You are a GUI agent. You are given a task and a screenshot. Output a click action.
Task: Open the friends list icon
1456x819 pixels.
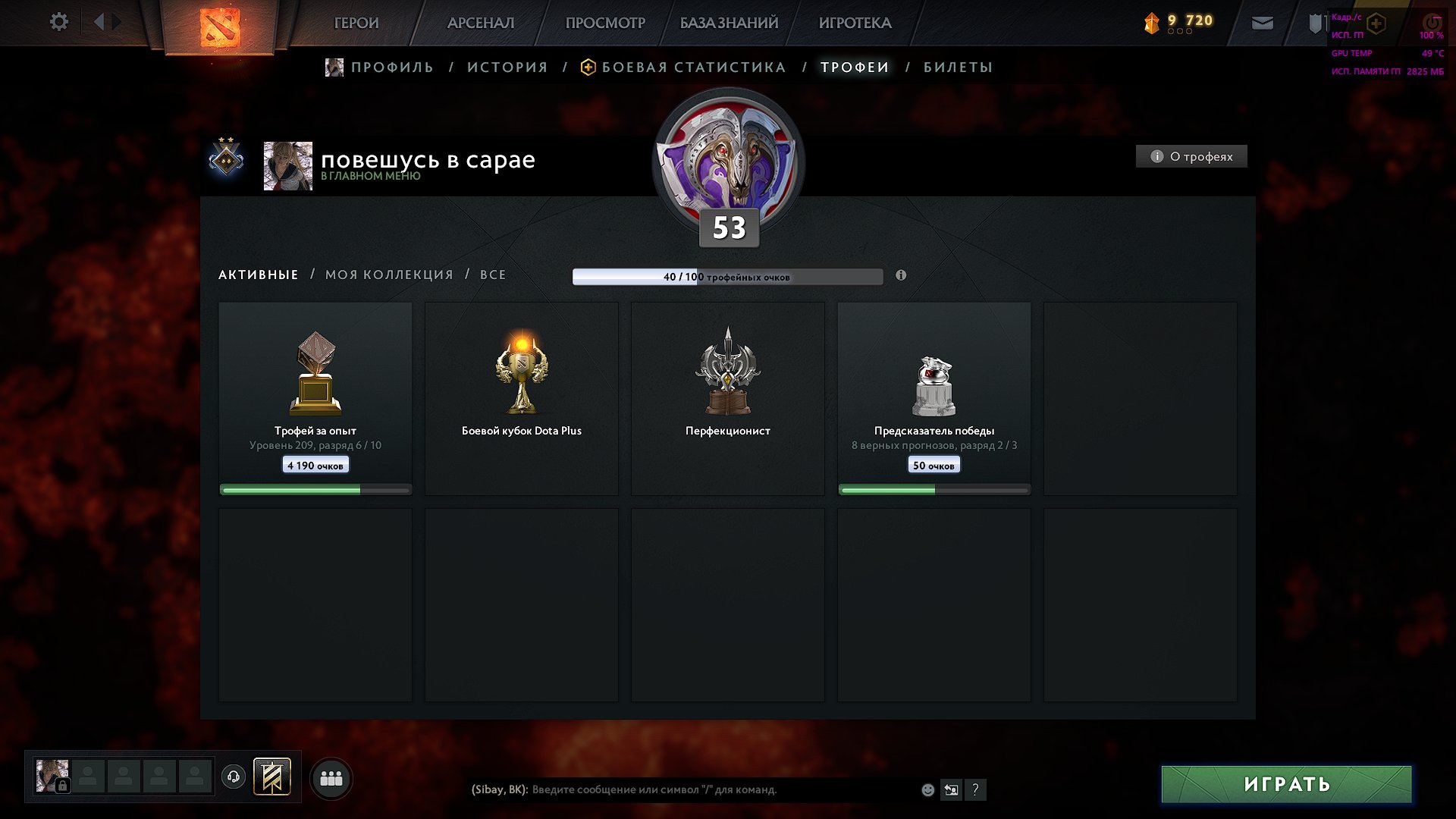(331, 777)
